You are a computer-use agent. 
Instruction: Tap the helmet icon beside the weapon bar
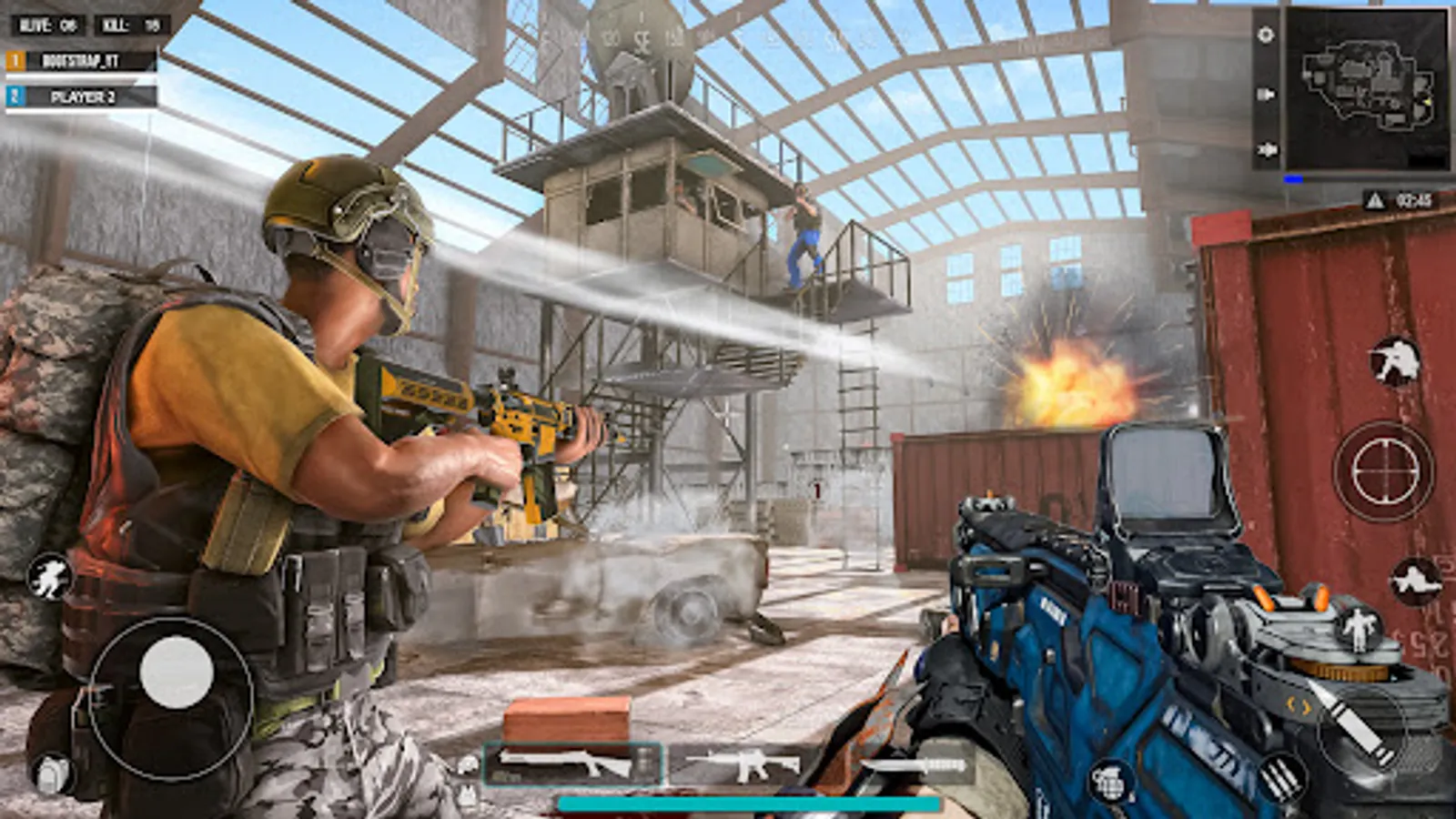[465, 765]
